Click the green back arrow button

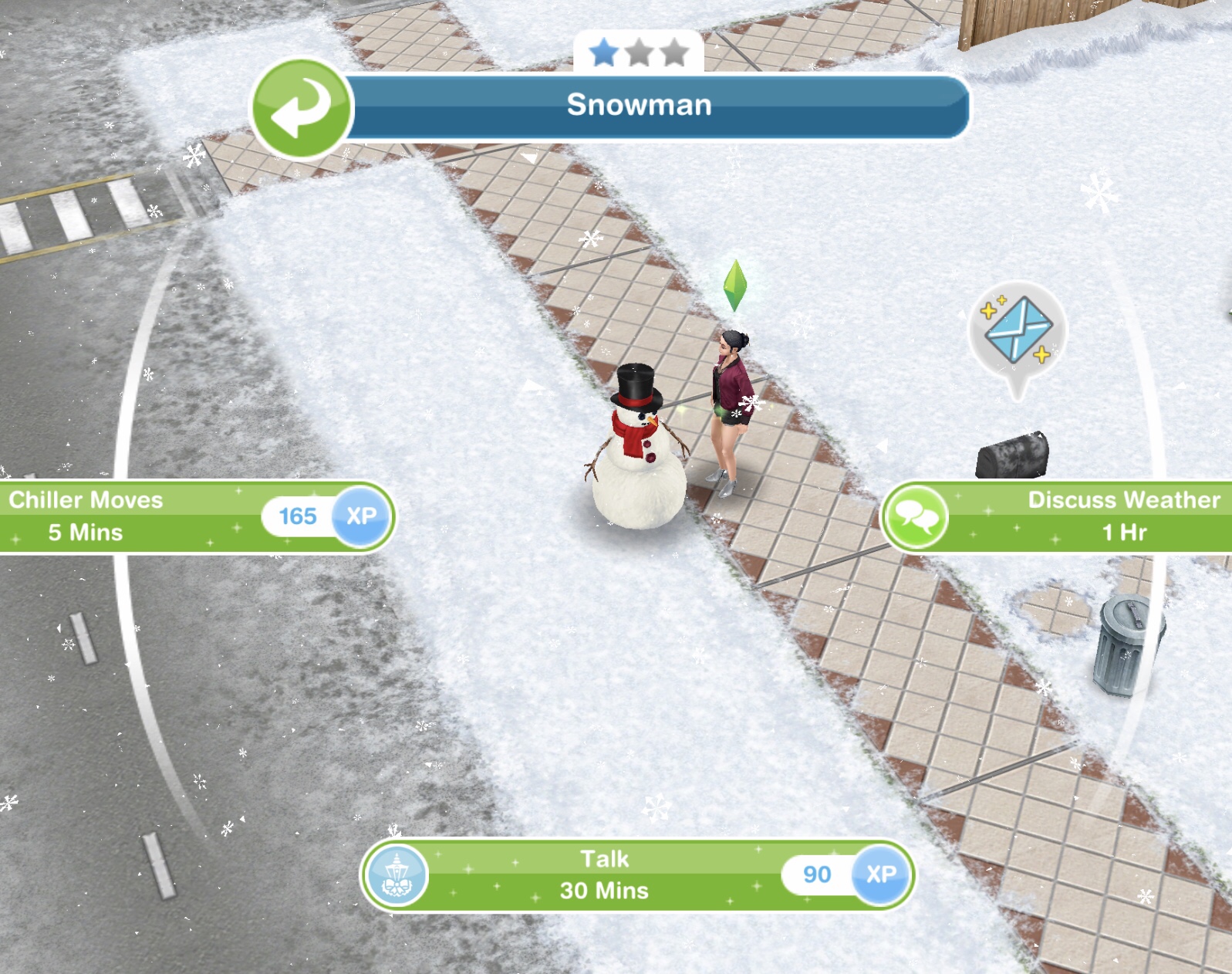(x=302, y=108)
